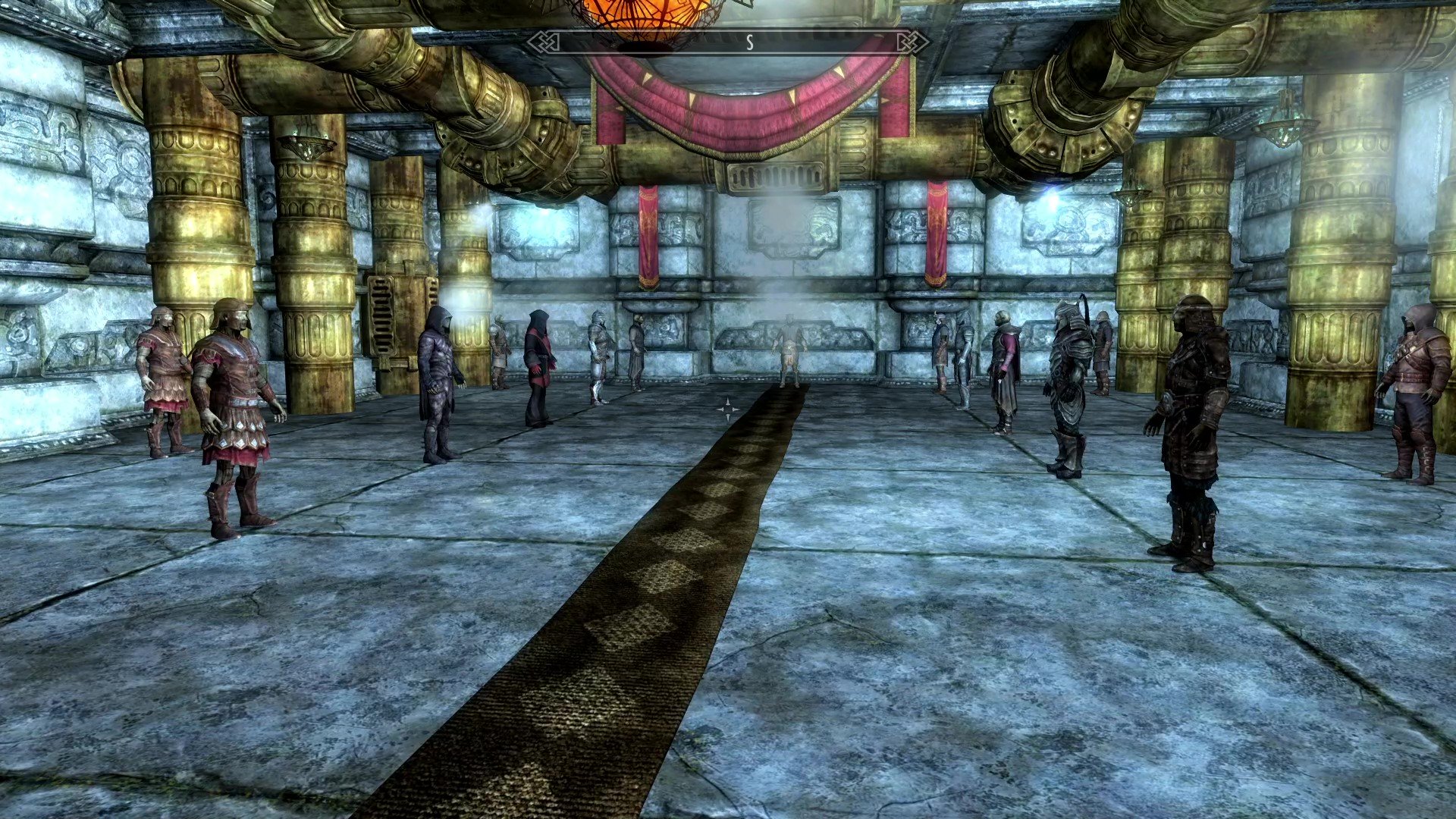Click the south marker on the compass
The height and width of the screenshot is (819, 1456).
pyautogui.click(x=749, y=42)
